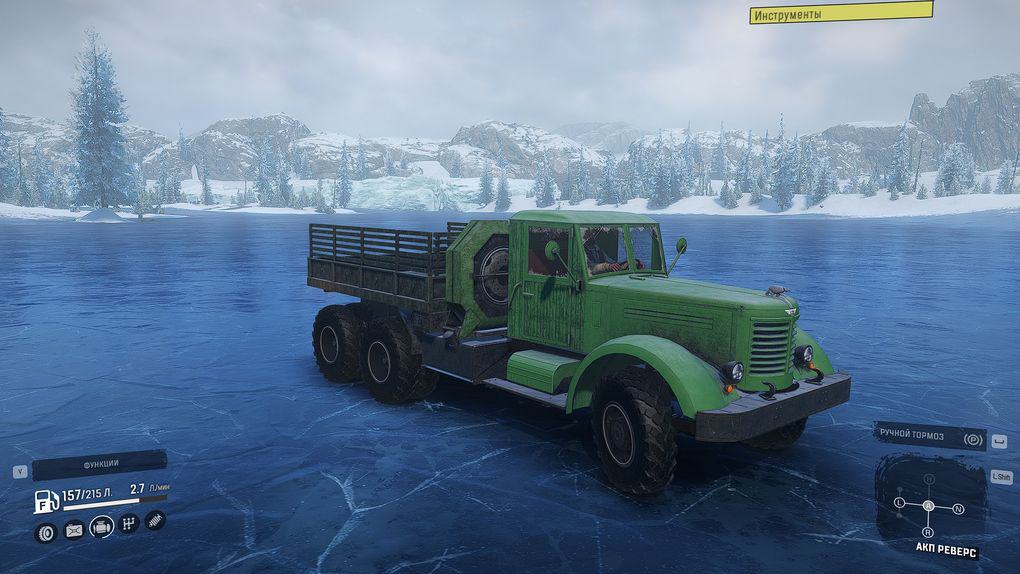Select the suspension spring status icon
The image size is (1020, 574).
click(x=155, y=520)
